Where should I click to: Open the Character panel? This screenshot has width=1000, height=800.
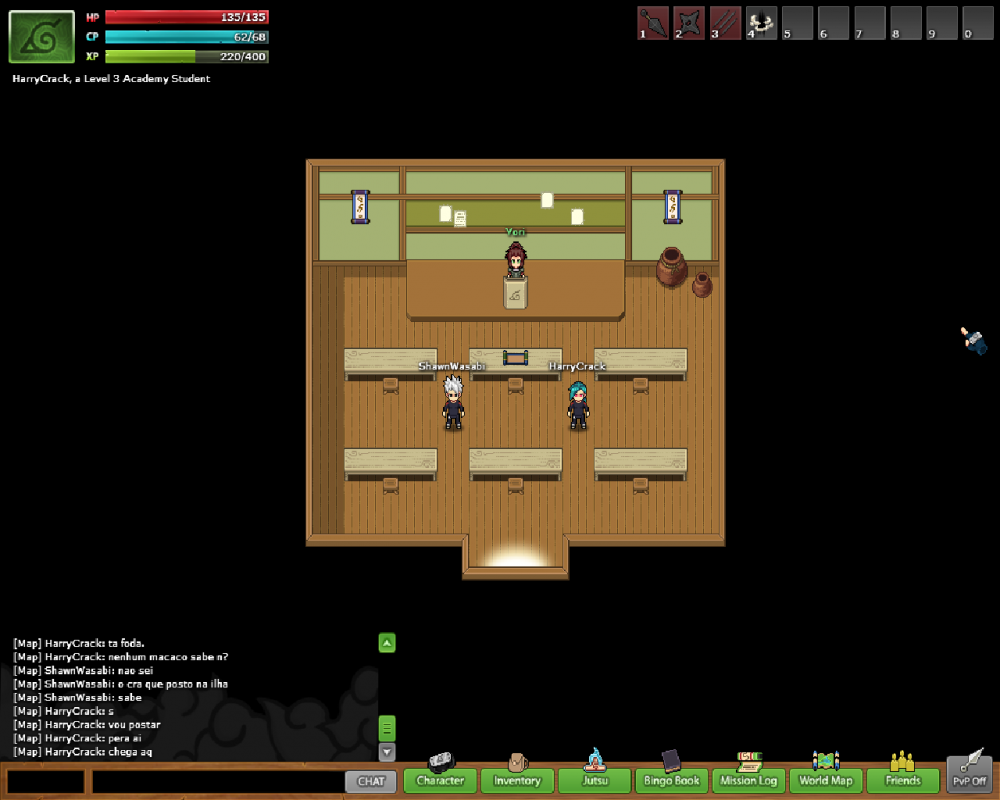(440, 780)
